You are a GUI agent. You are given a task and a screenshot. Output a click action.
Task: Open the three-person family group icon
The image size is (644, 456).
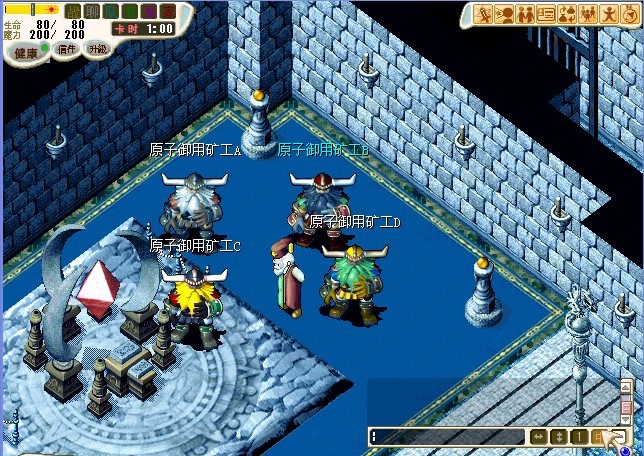[x=588, y=14]
